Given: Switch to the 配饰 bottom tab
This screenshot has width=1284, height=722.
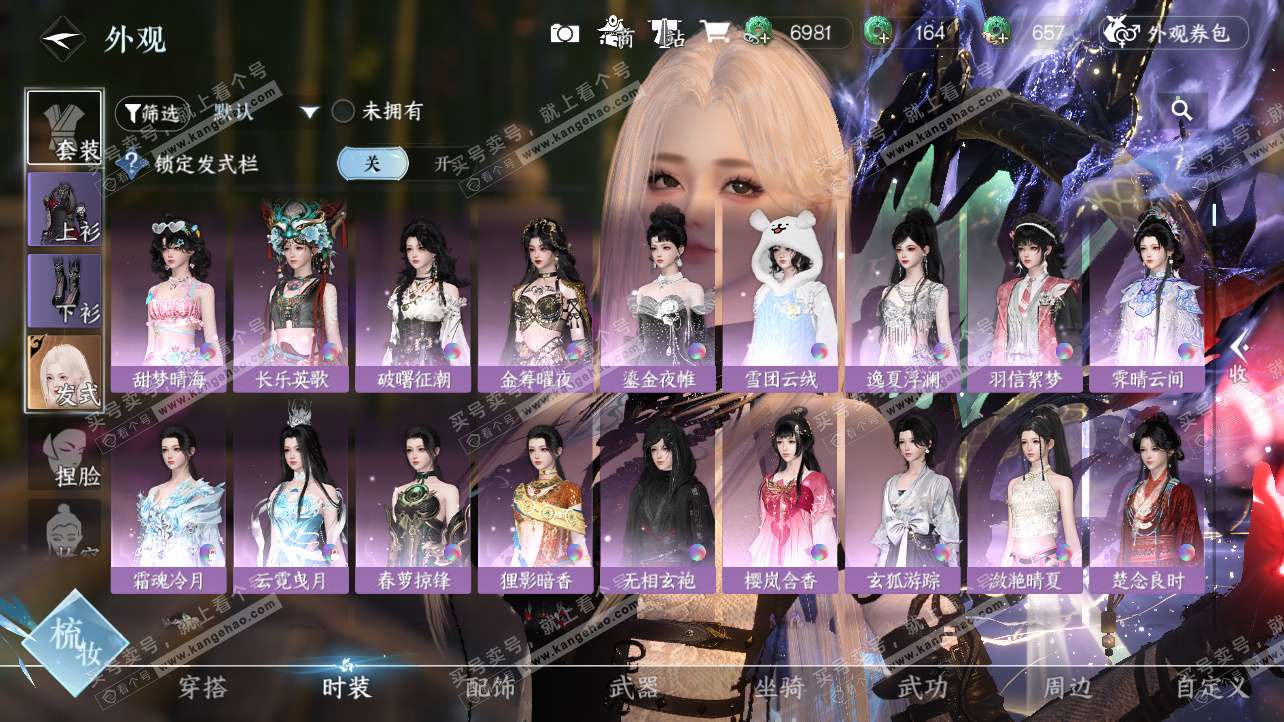Looking at the screenshot, I should point(490,688).
